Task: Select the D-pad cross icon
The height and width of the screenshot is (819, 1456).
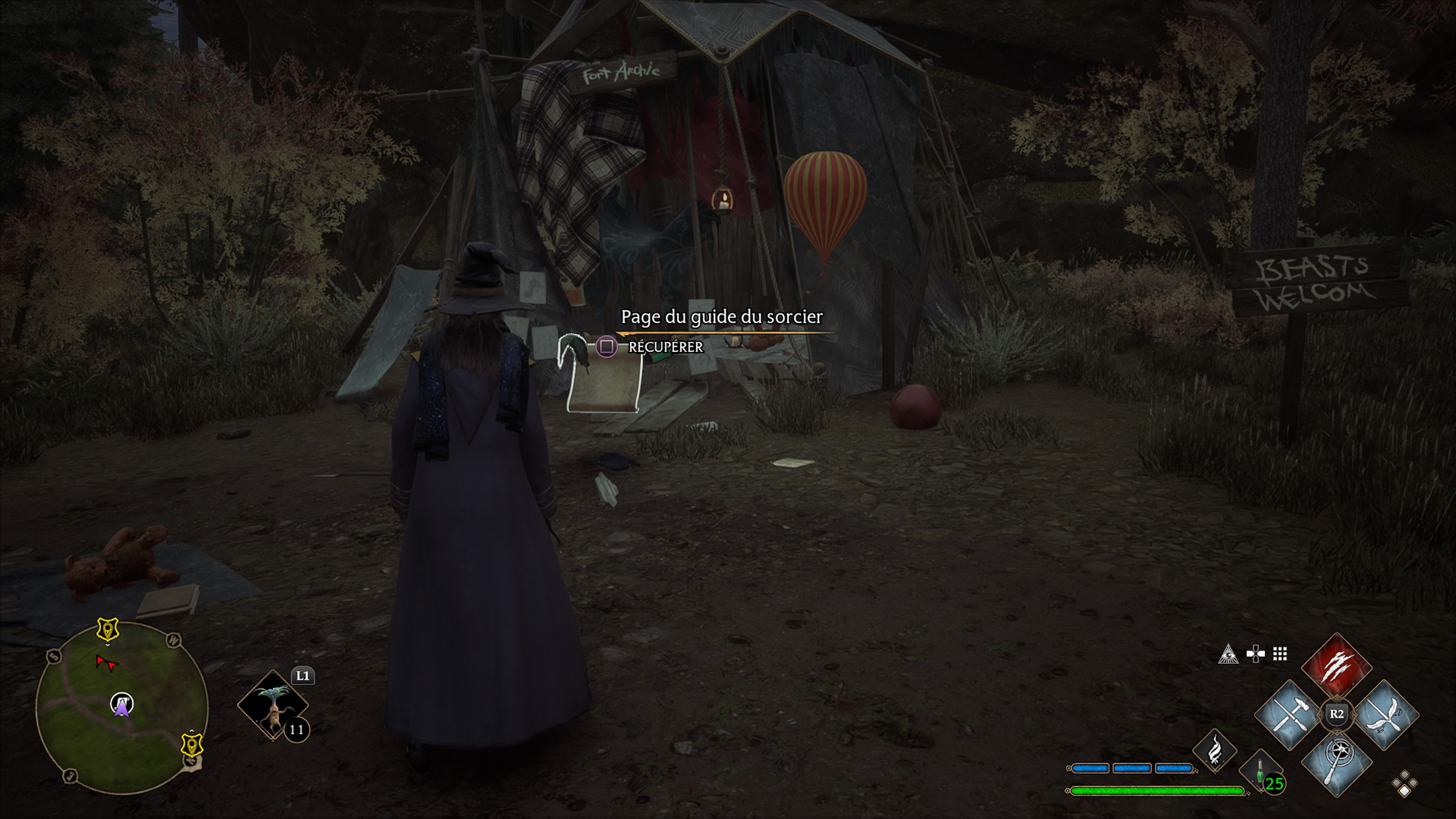Action: coord(1255,654)
